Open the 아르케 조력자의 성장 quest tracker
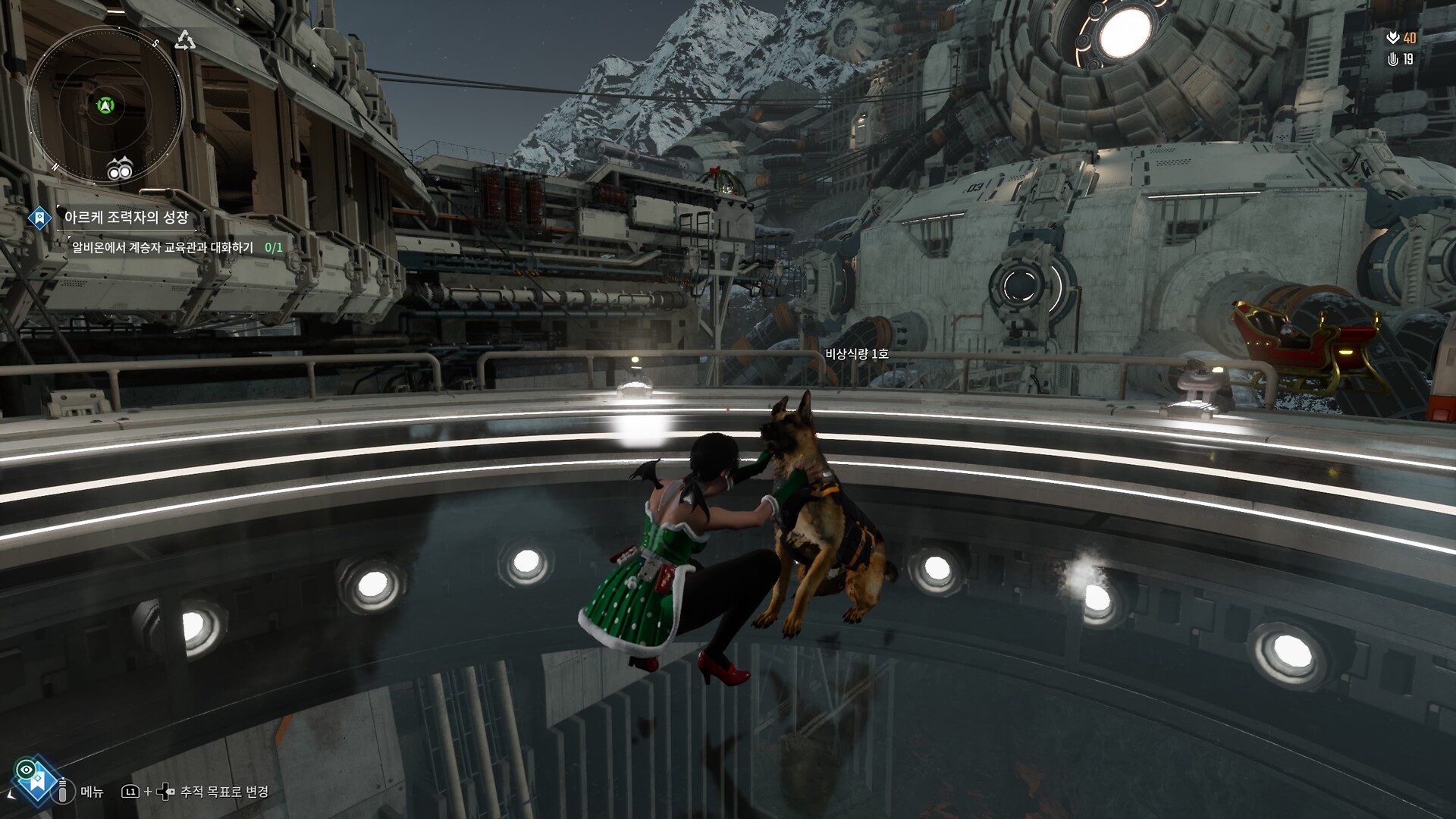1456x819 pixels. (x=127, y=218)
